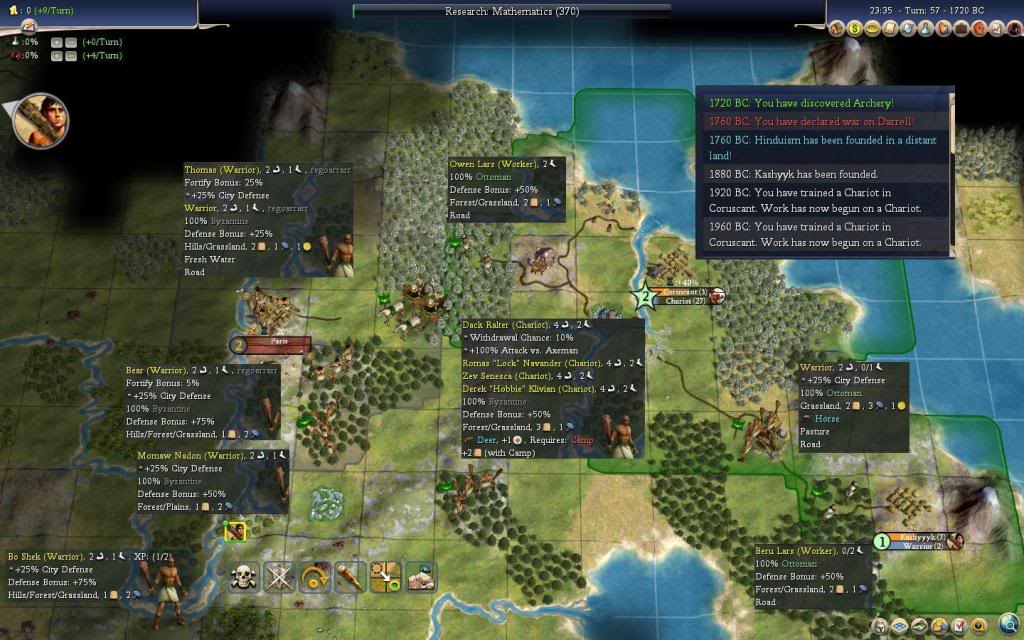Select the Kashyyyk city name bar

coord(916,537)
